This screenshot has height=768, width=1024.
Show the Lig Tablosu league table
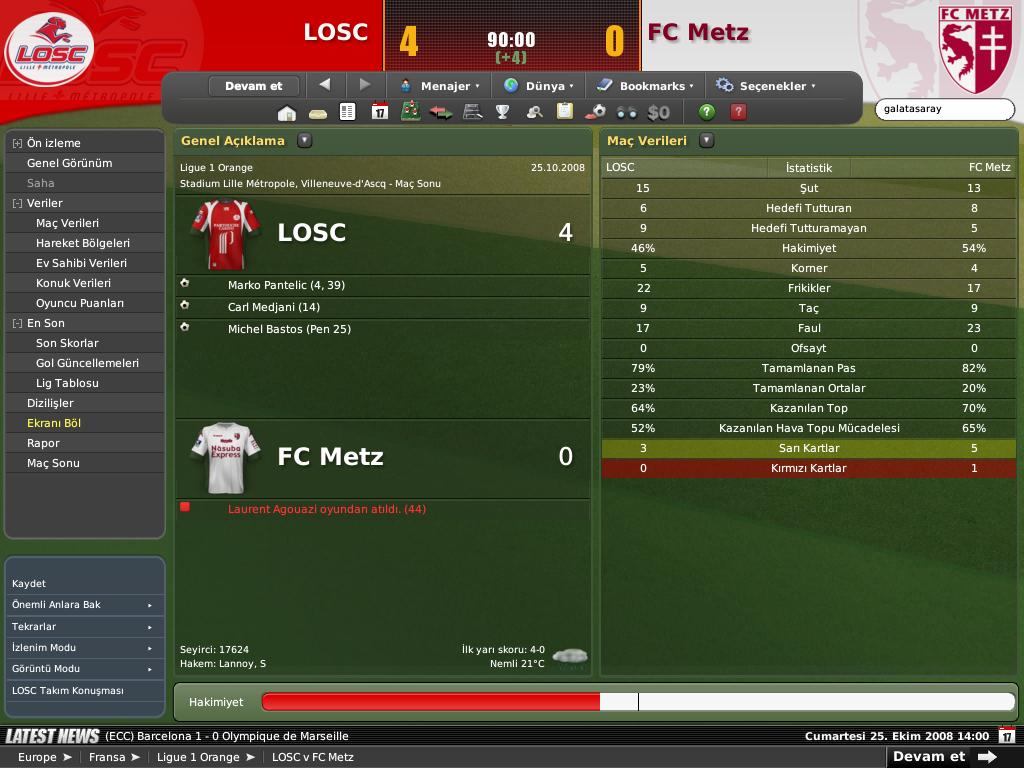tap(67, 383)
